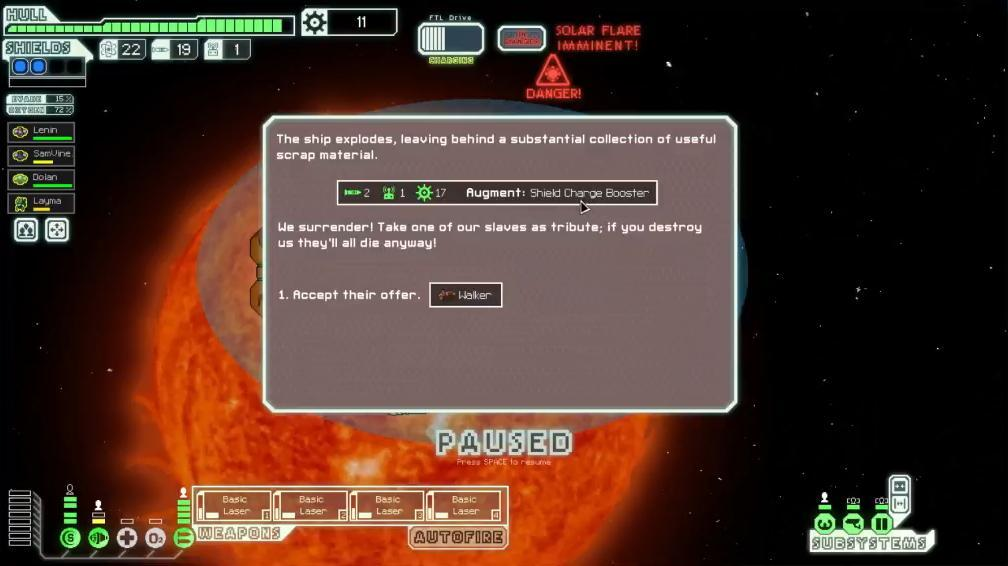Click the shields system icon

pos(70,538)
